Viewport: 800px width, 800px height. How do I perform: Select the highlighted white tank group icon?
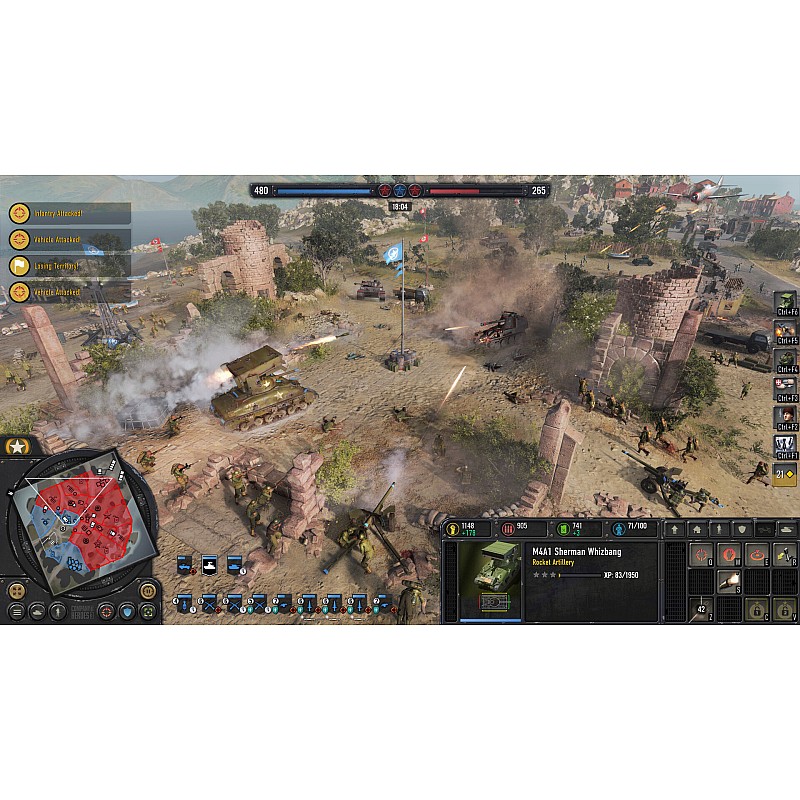[209, 565]
